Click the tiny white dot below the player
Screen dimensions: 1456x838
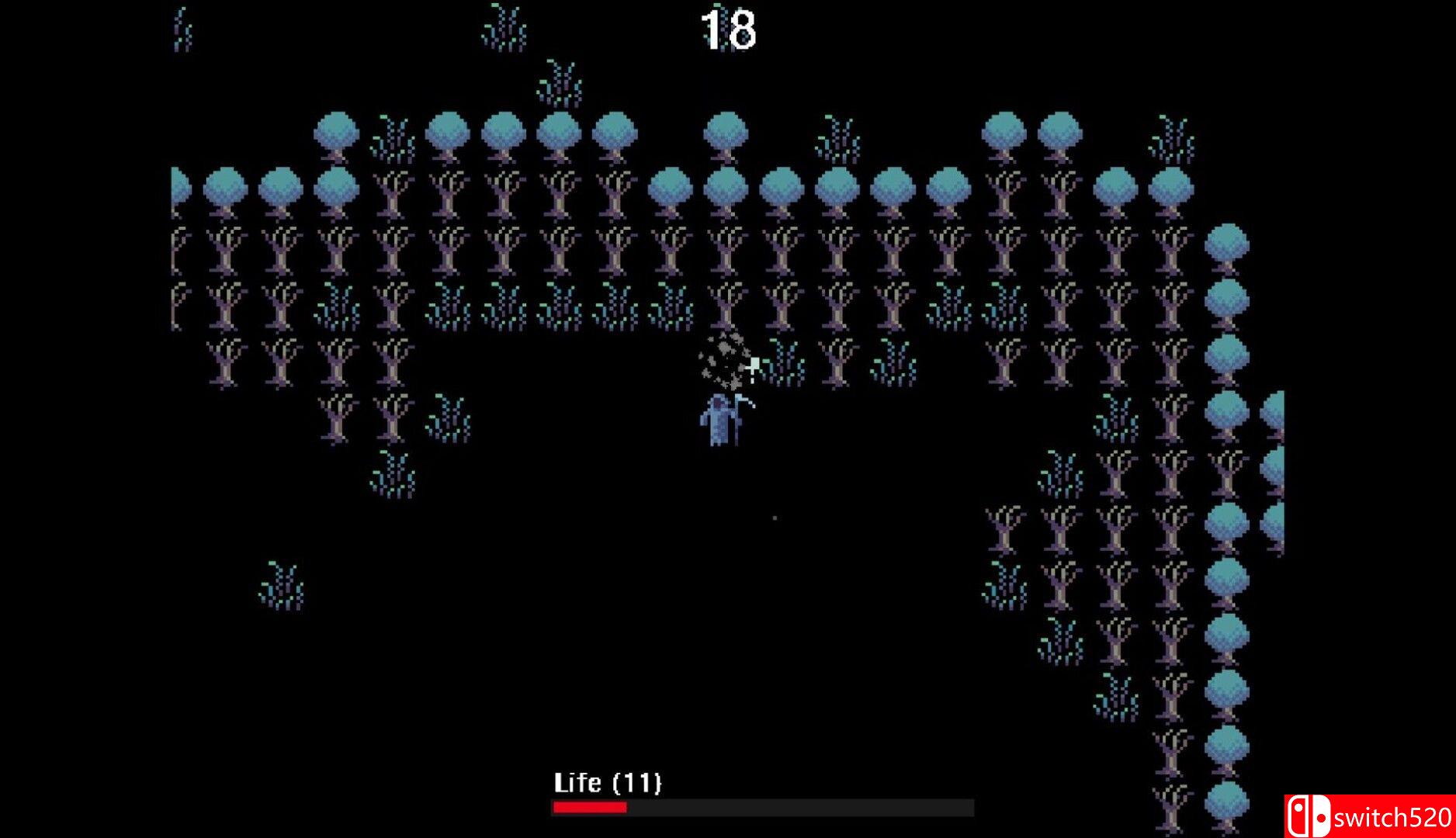point(774,516)
